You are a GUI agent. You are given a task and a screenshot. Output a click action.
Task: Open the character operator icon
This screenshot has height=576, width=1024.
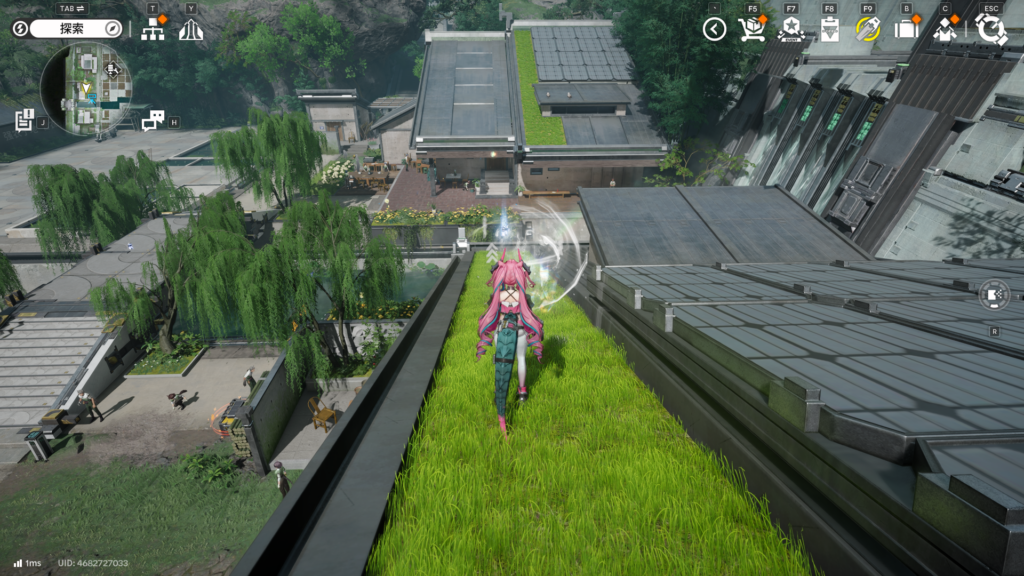click(946, 29)
